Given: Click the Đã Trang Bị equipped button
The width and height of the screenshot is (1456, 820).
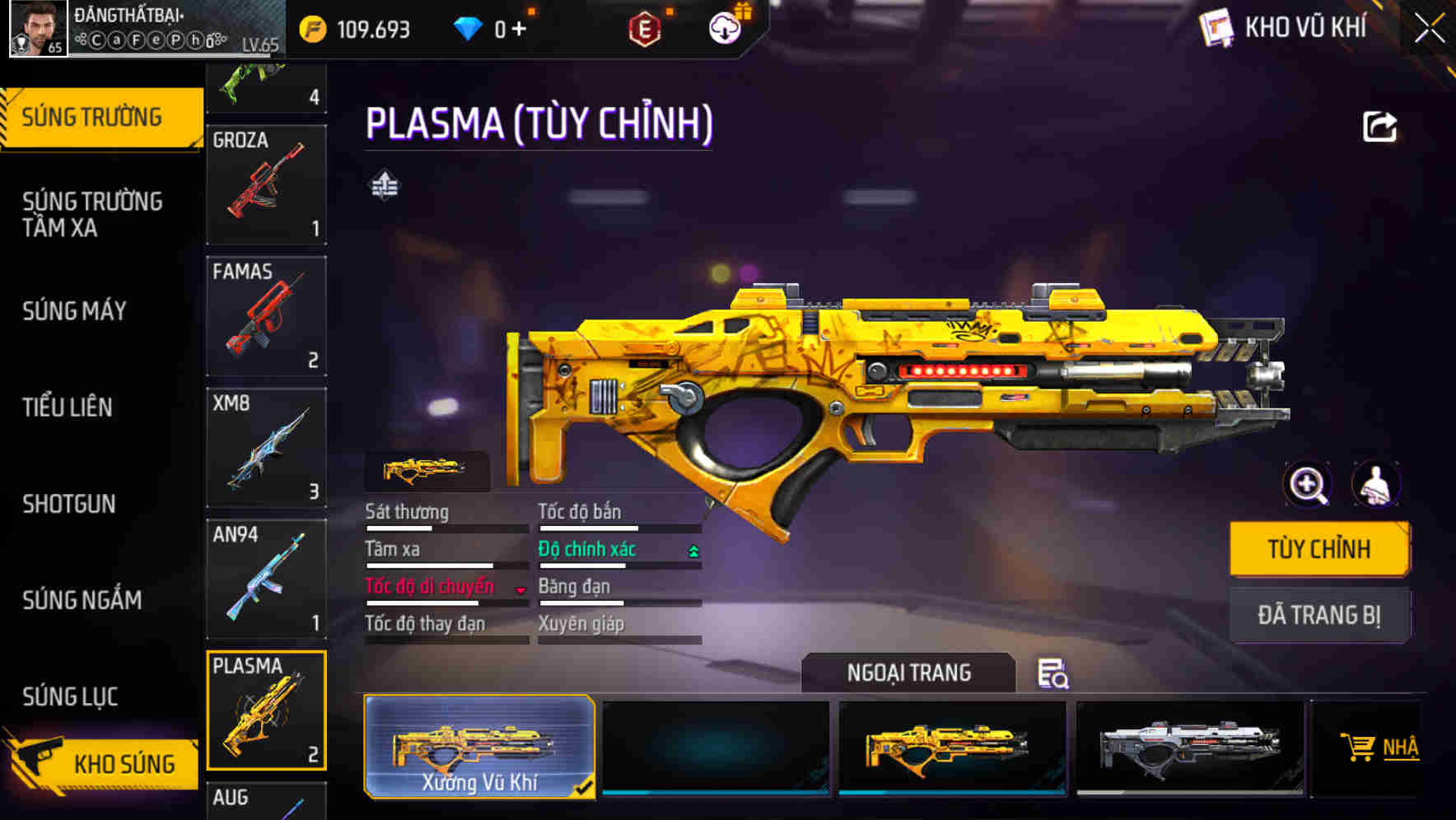Looking at the screenshot, I should [x=1319, y=615].
